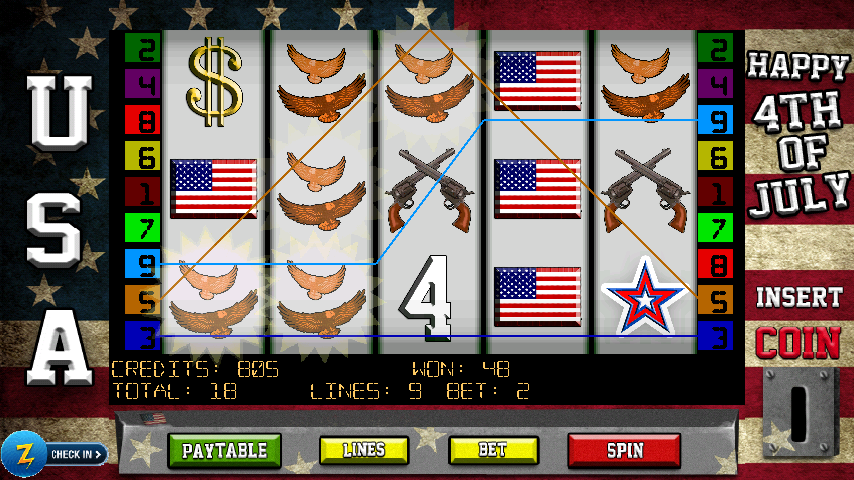Tap the blue Check In badge
This screenshot has height=480, width=854.
pyautogui.click(x=55, y=454)
